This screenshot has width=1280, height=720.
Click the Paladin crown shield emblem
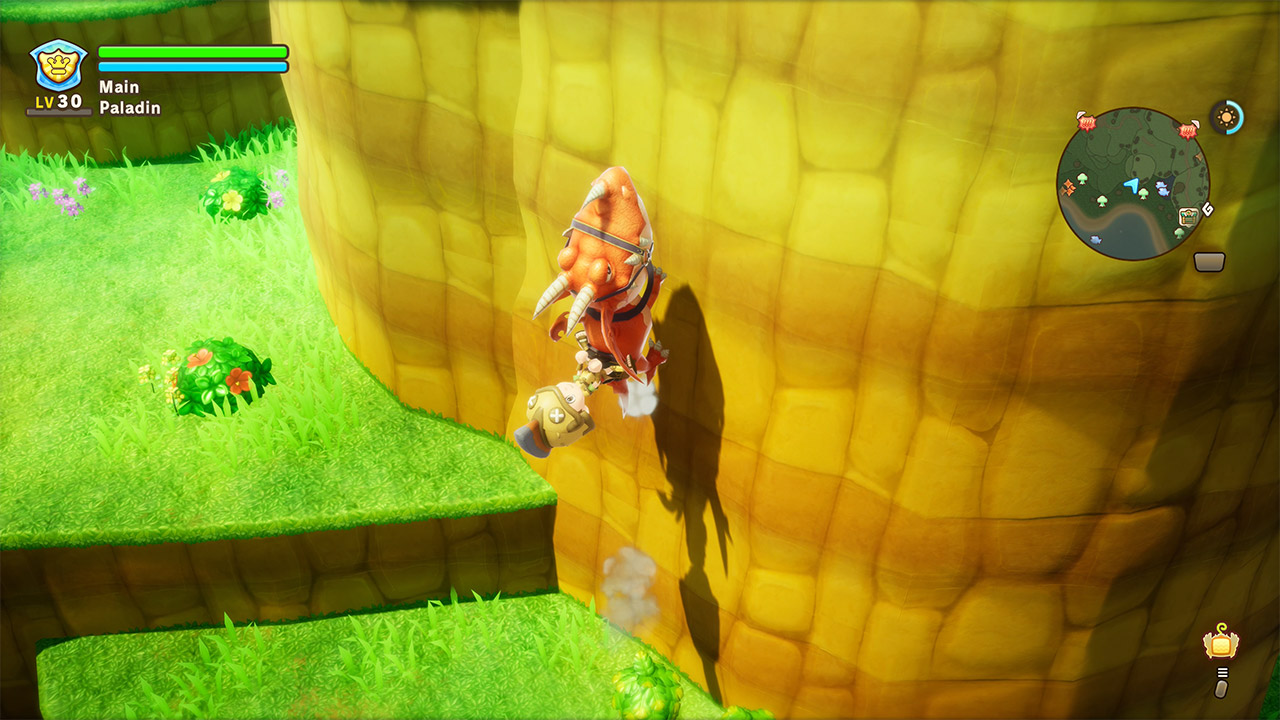[59, 66]
